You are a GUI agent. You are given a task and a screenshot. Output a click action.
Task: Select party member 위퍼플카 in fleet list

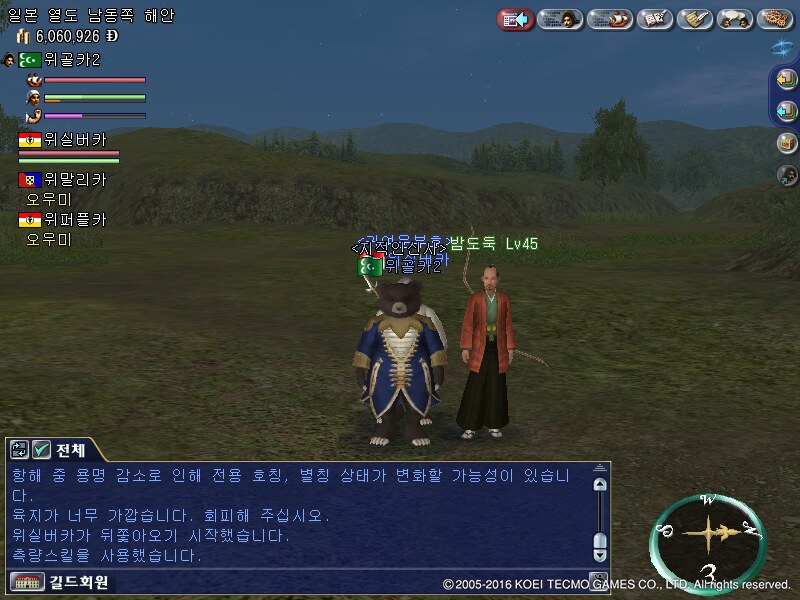75,220
